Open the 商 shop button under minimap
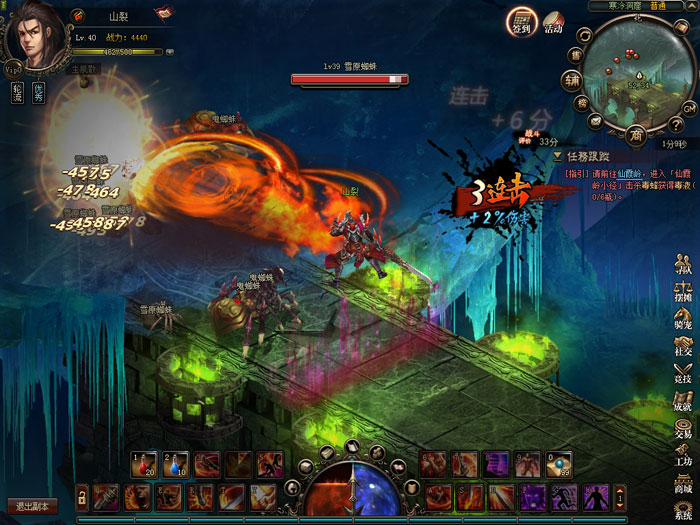Image resolution: width=700 pixels, height=525 pixels. [636, 134]
